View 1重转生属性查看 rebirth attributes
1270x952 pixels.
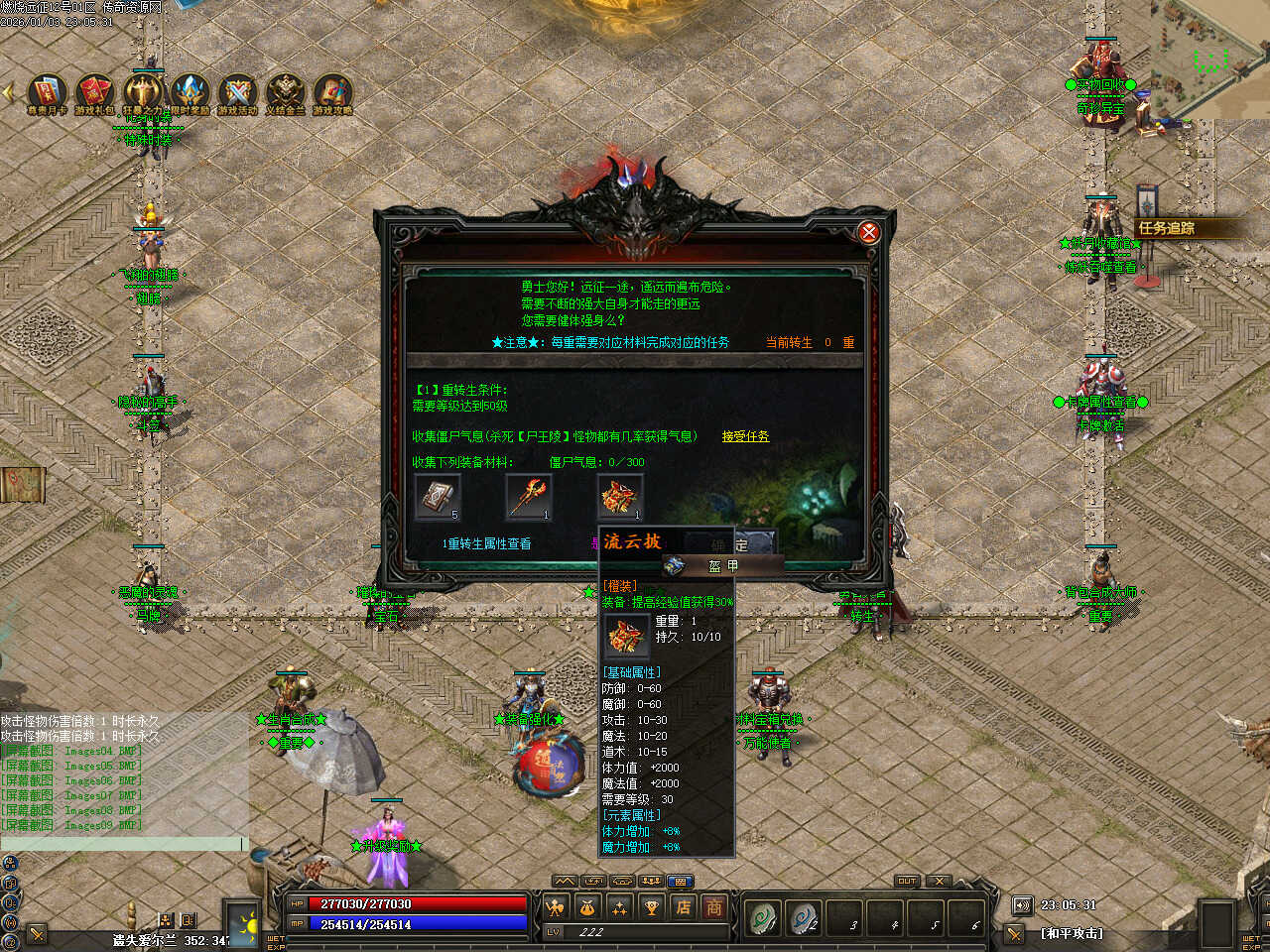point(486,543)
